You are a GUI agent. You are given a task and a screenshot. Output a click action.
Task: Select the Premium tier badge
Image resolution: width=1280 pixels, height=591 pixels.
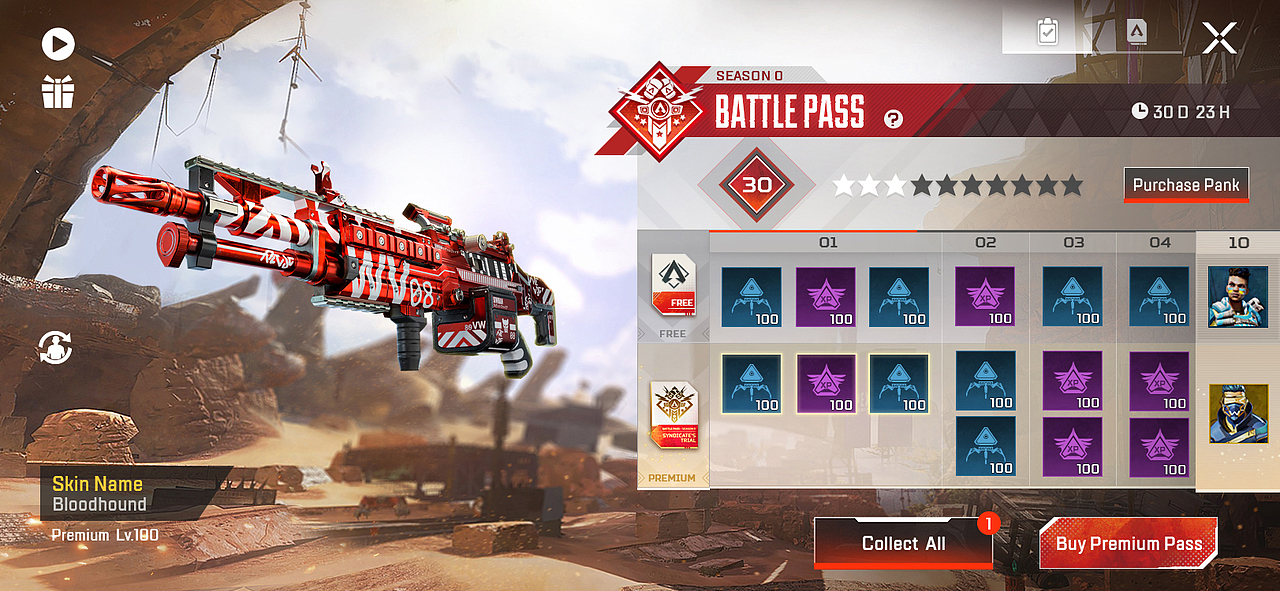coord(673,420)
